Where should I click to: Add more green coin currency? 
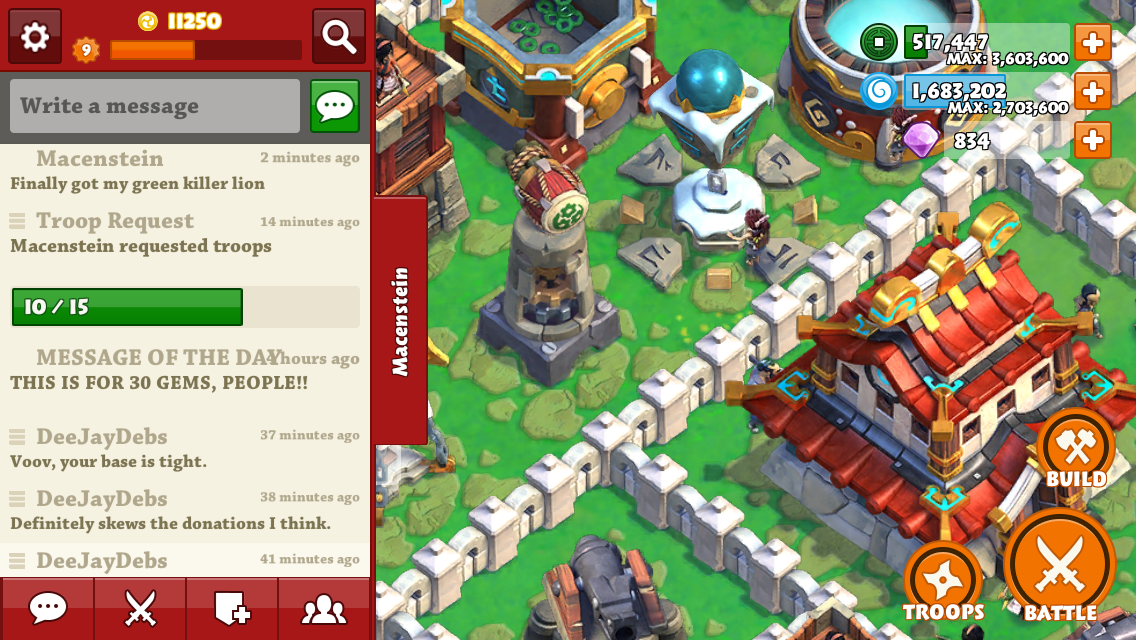[1092, 43]
